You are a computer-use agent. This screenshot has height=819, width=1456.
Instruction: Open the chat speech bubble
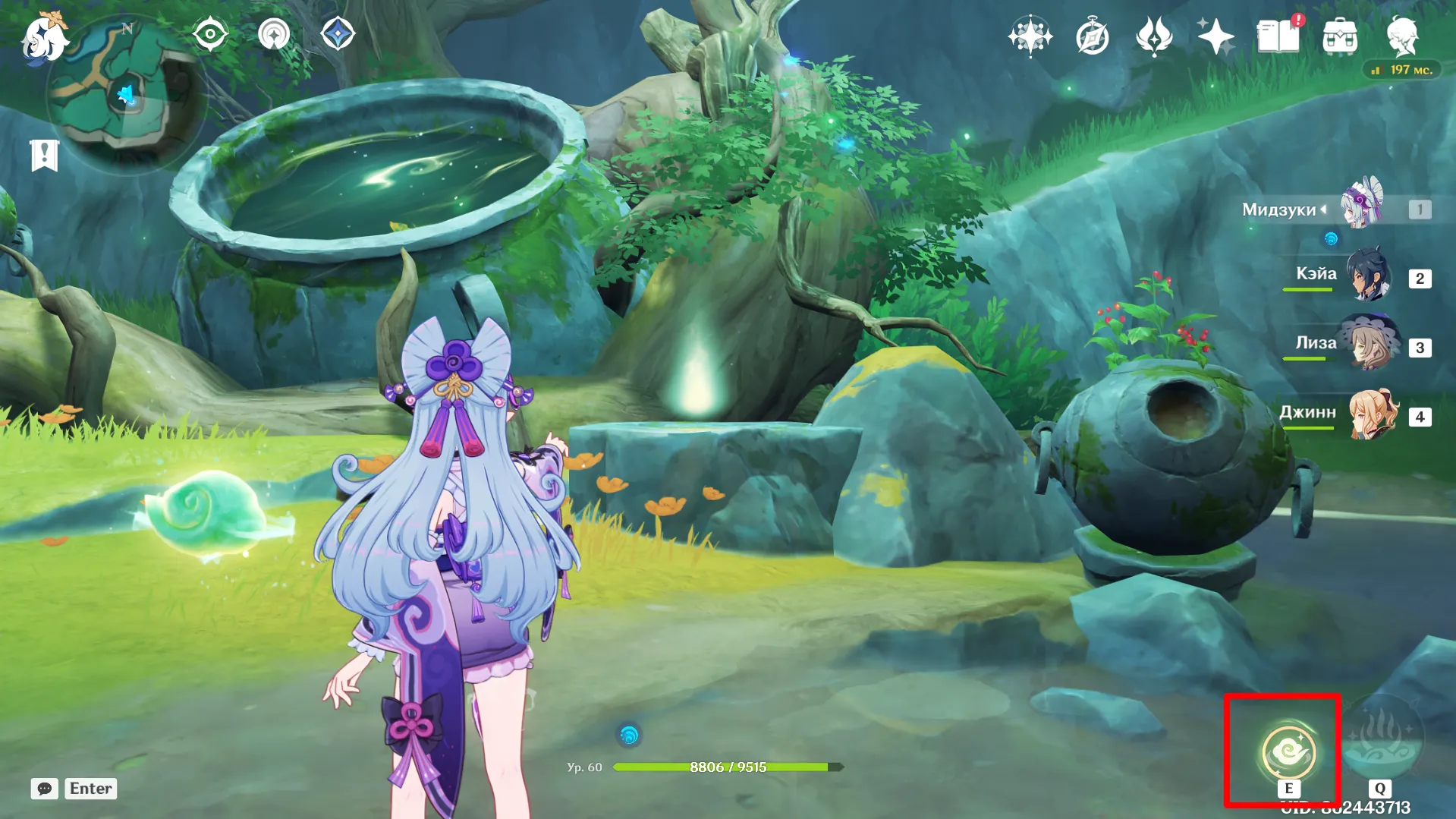click(45, 789)
